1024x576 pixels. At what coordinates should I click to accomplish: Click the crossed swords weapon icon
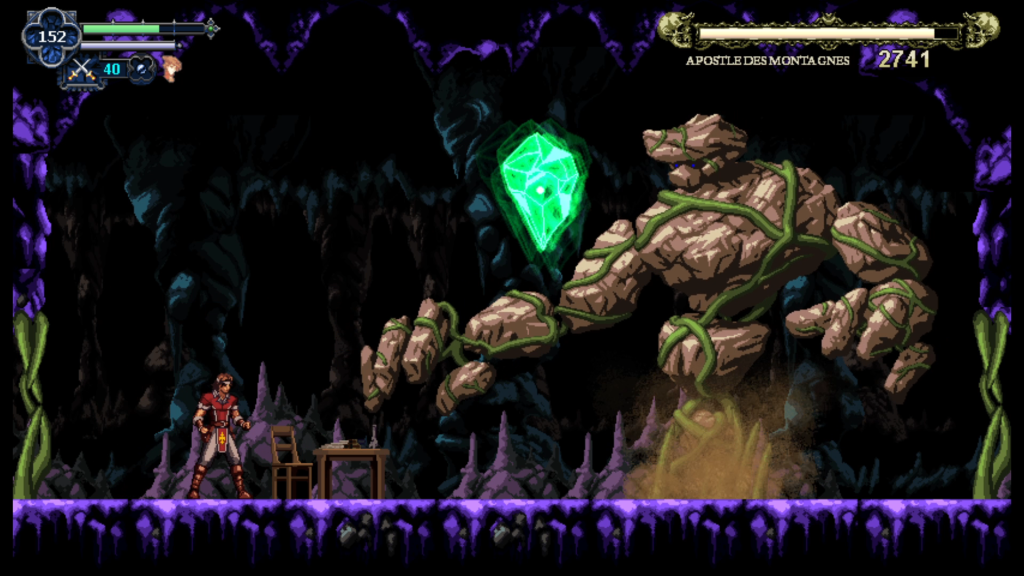[x=80, y=70]
